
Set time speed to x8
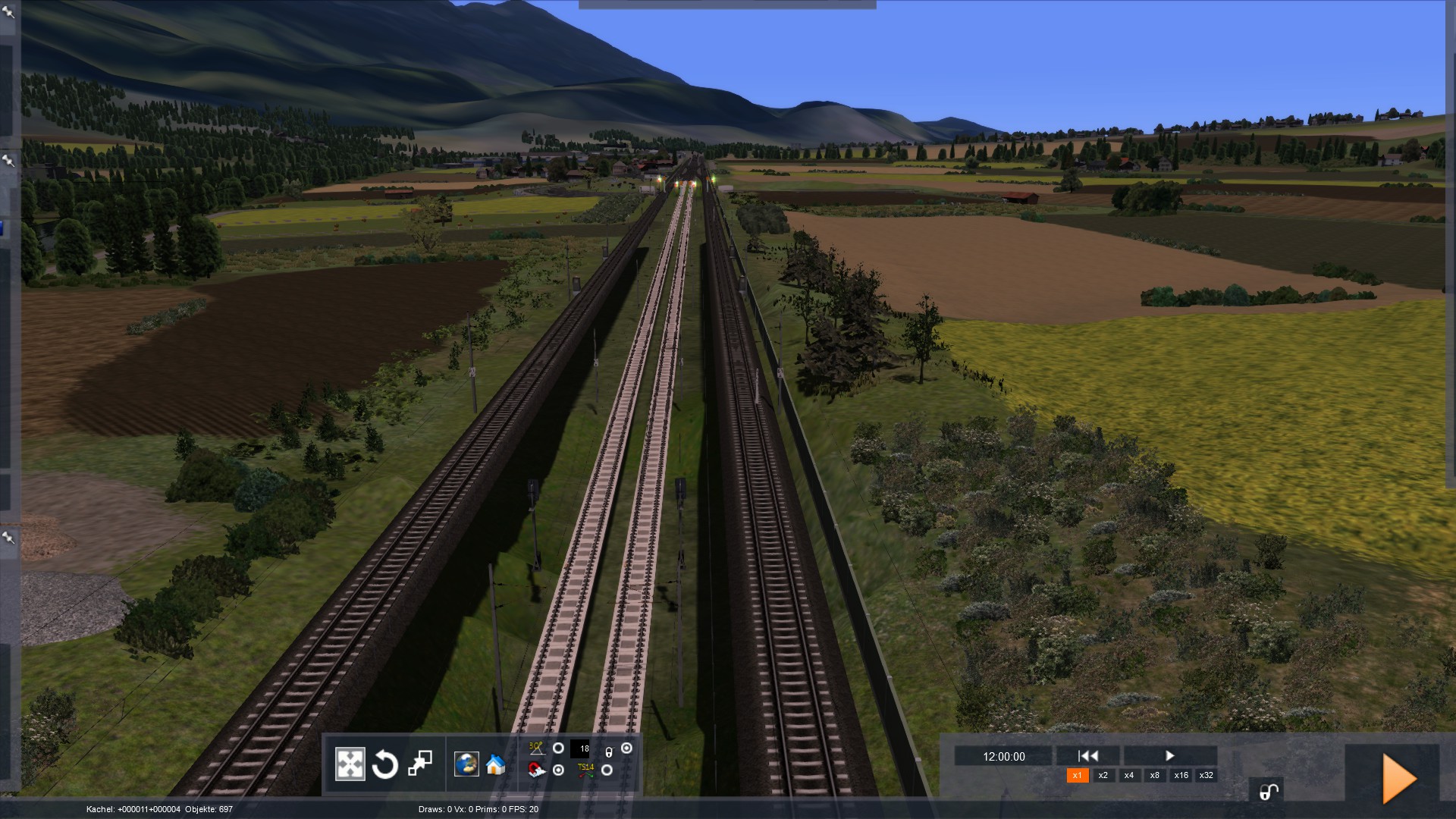pyautogui.click(x=1154, y=775)
